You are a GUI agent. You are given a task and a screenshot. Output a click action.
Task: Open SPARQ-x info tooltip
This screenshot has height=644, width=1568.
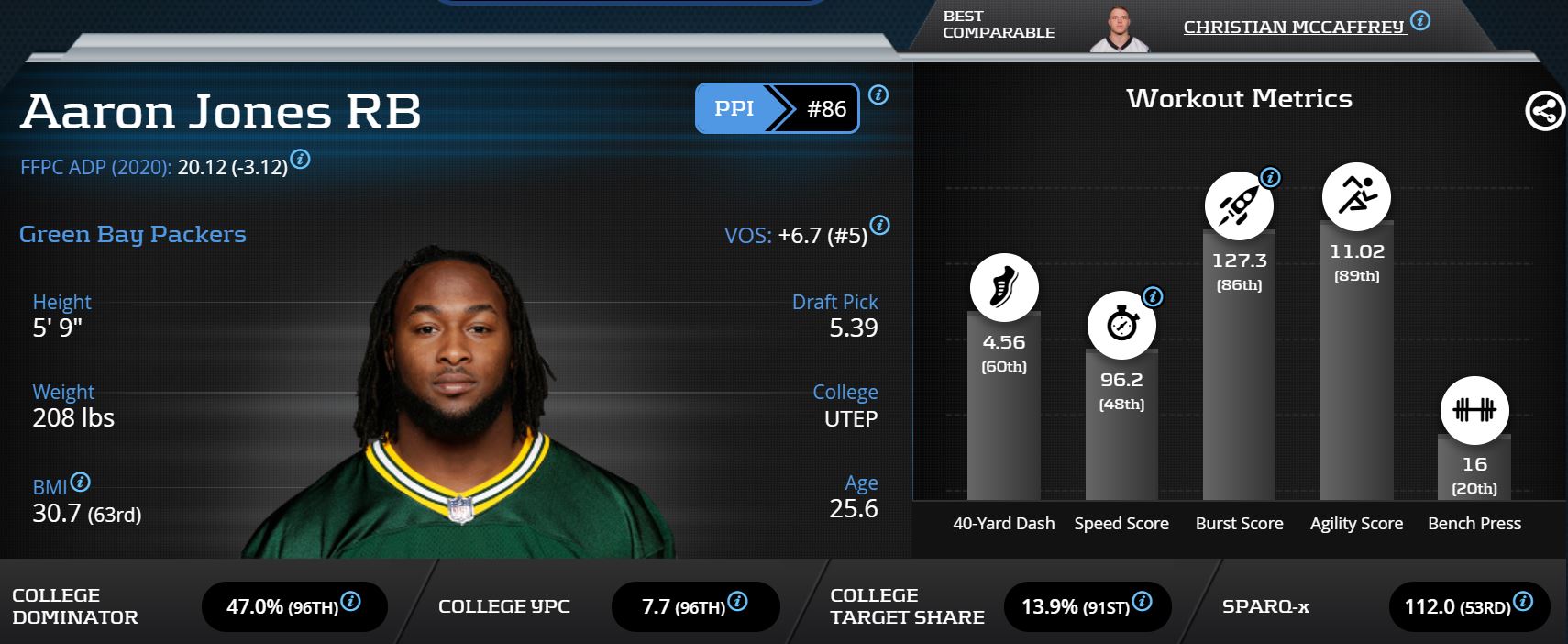pyautogui.click(x=1523, y=602)
